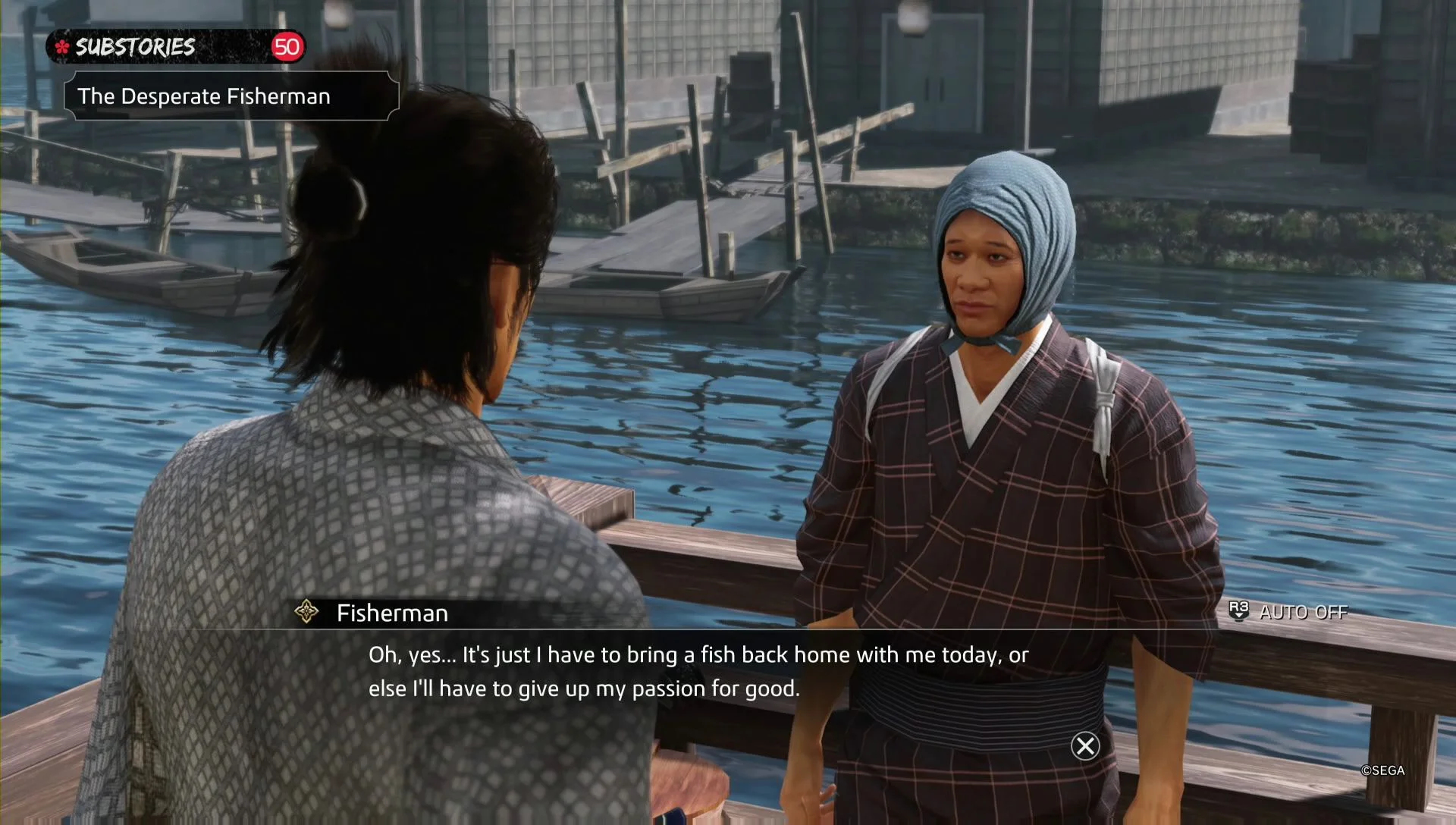Collapse the Substories notification bar
This screenshot has width=1456, height=825.
[x=174, y=45]
